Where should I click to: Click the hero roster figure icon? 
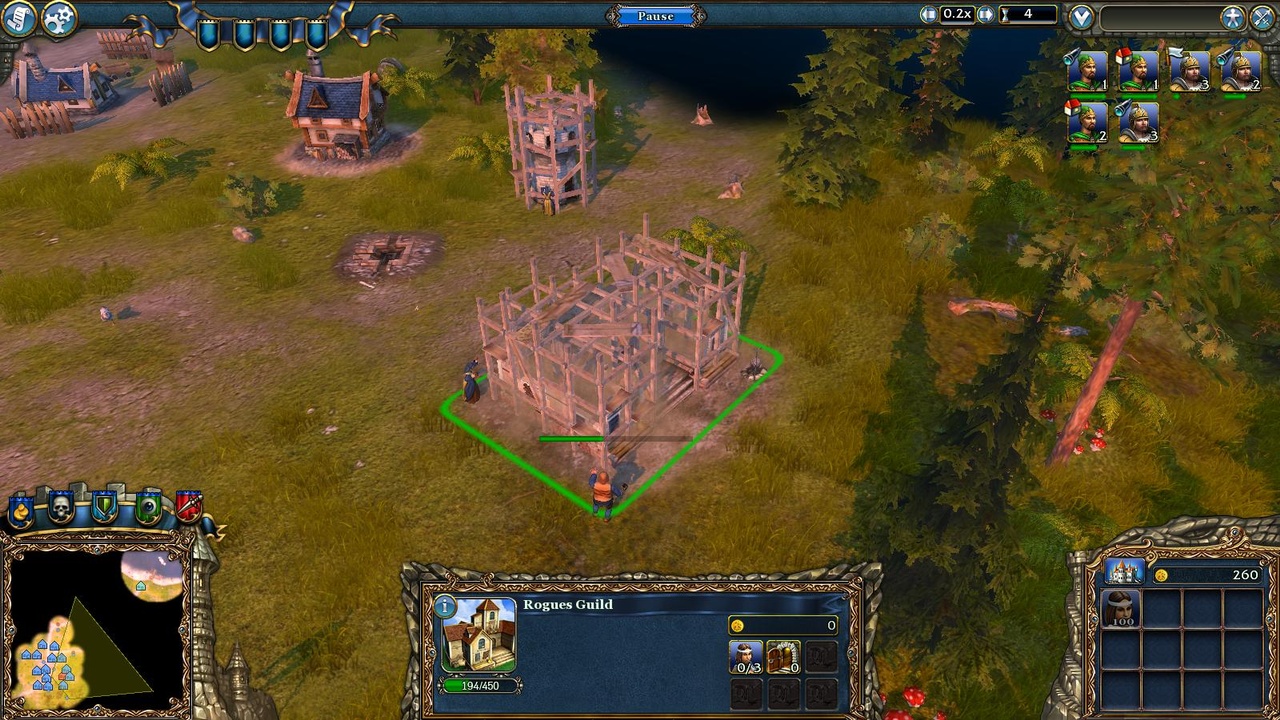1233,17
